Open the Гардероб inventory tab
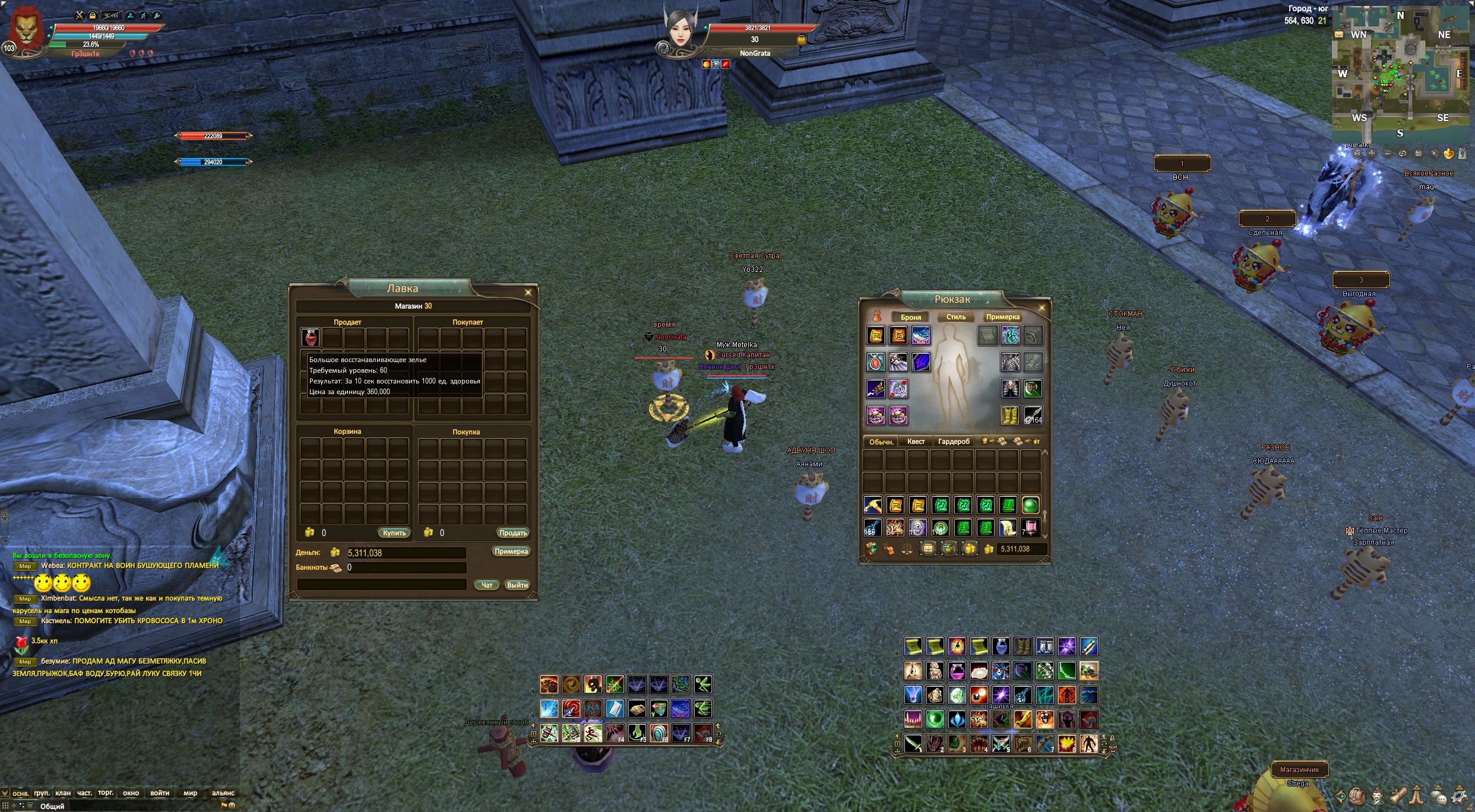The width and height of the screenshot is (1475, 812). click(x=954, y=442)
